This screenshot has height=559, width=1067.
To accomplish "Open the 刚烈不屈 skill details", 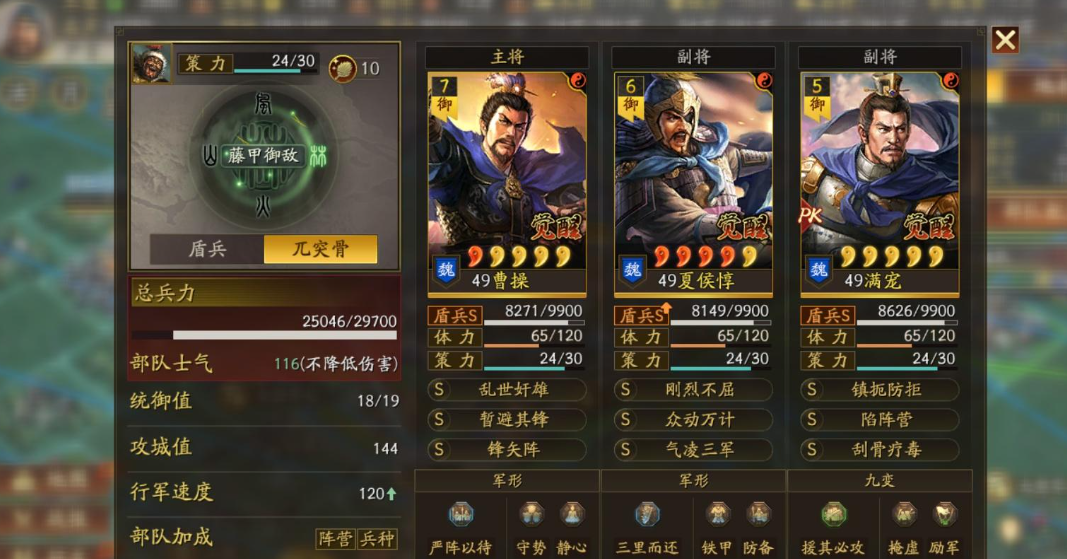I will (x=693, y=390).
